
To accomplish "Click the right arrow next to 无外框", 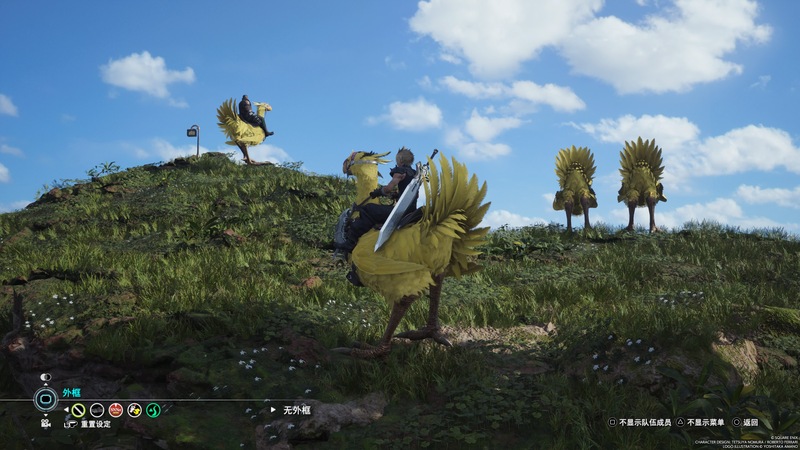I will click(273, 409).
